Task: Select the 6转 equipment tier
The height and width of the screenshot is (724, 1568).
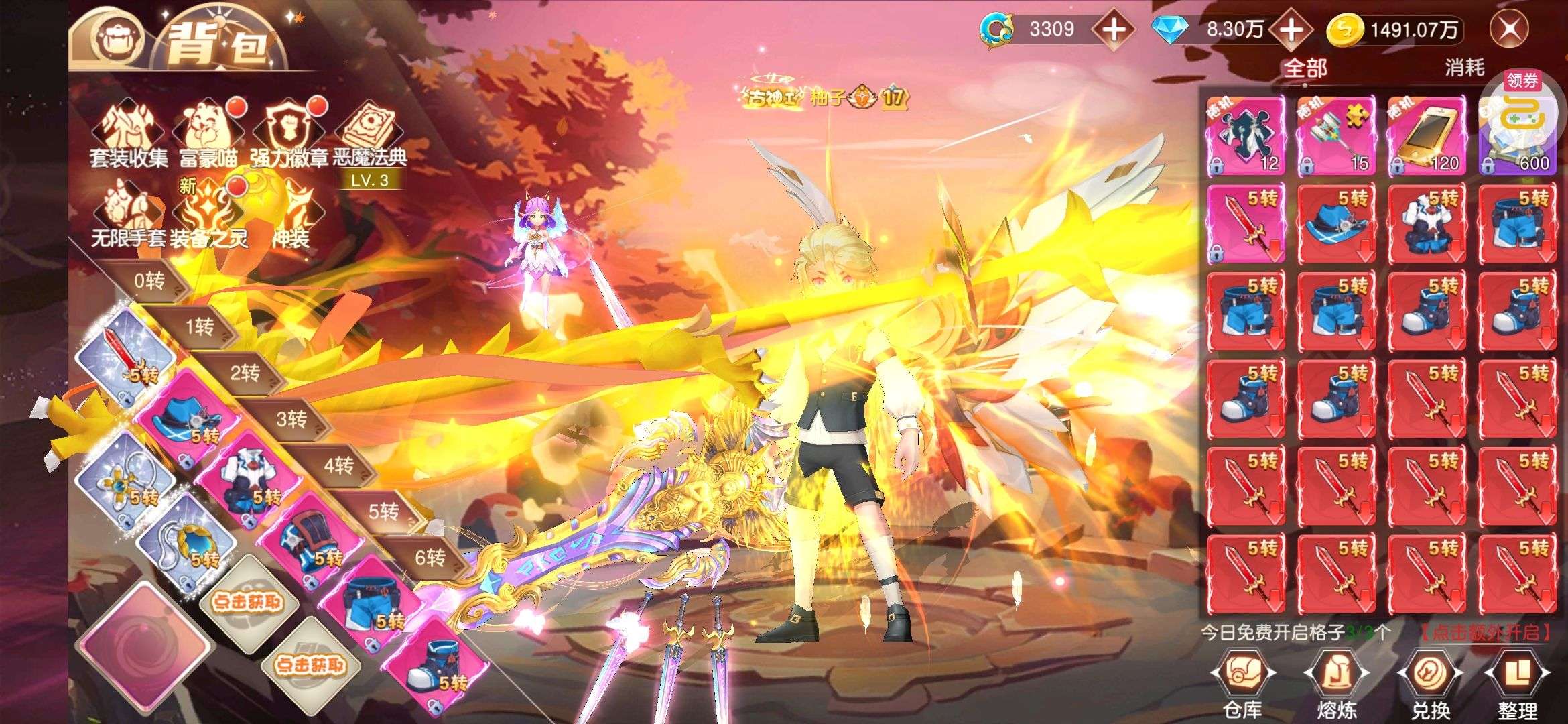Action: 429,557
